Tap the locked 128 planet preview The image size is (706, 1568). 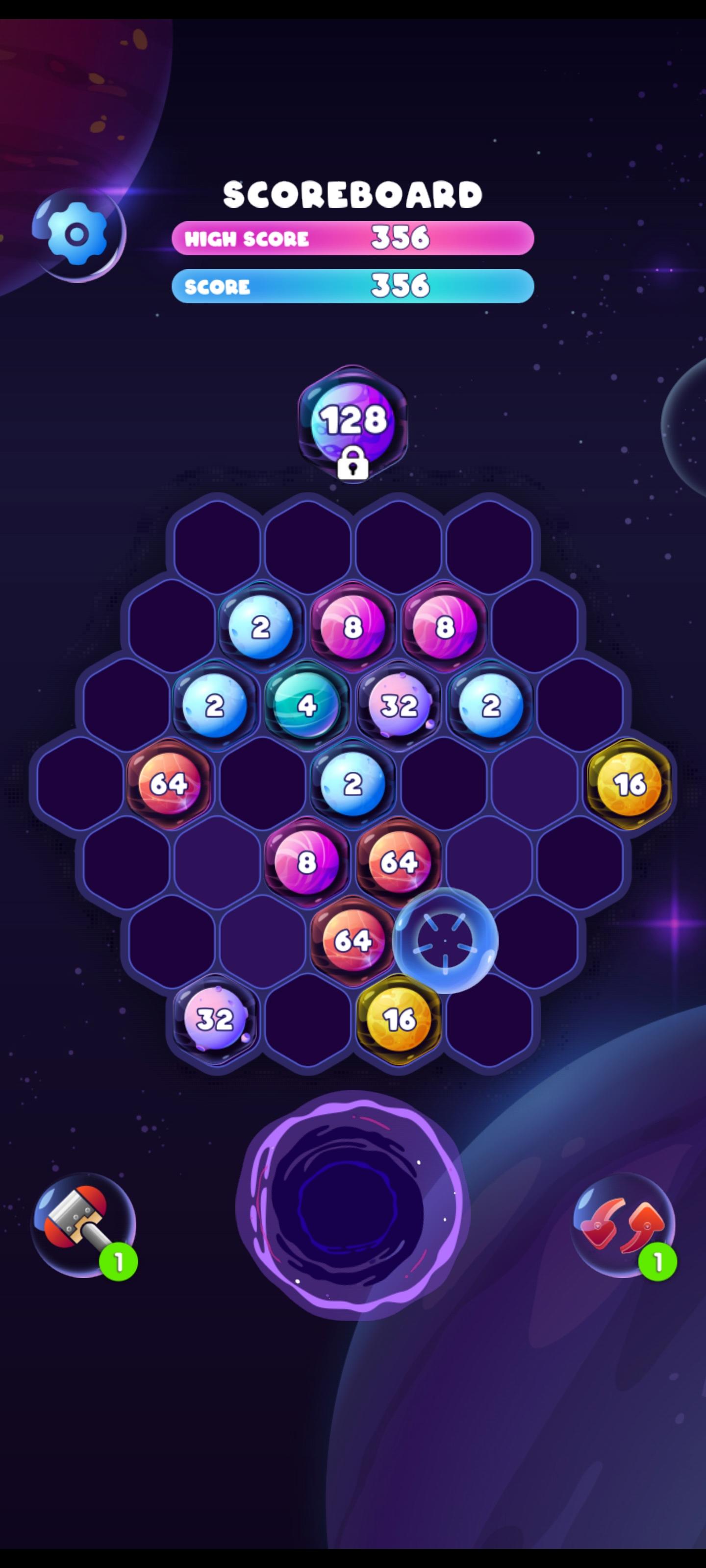(354, 420)
